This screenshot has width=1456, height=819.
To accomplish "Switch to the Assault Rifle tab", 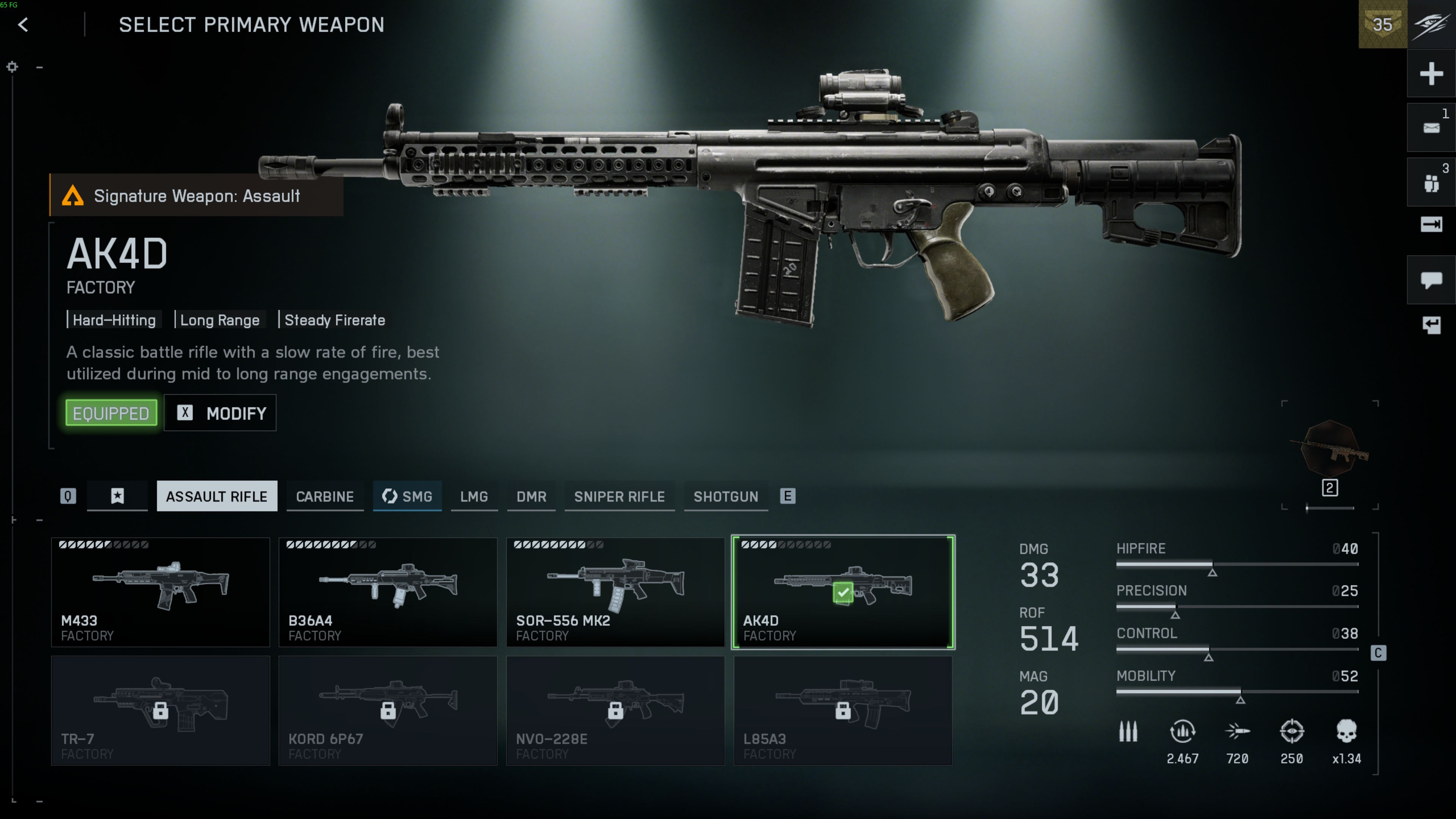I will click(217, 496).
